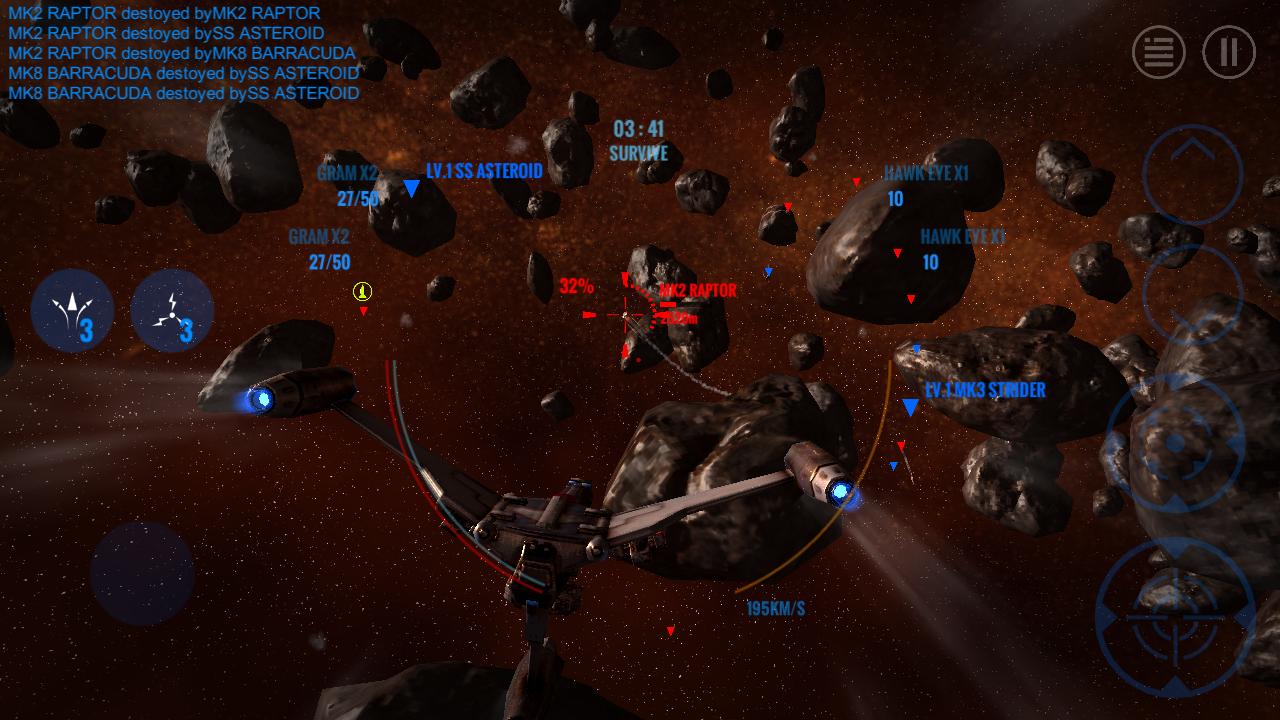The height and width of the screenshot is (720, 1280).
Task: Pause the game
Action: (x=1229, y=52)
